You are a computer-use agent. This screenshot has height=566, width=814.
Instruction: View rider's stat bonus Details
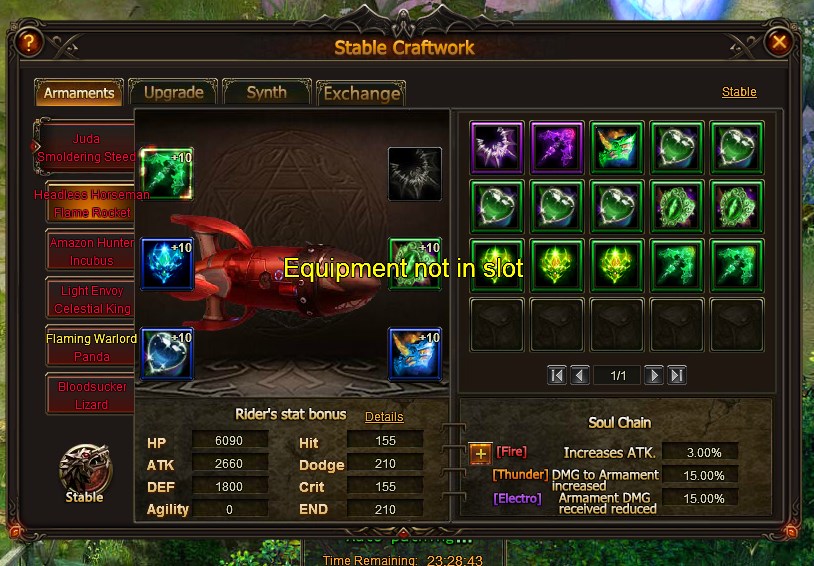pyautogui.click(x=384, y=417)
